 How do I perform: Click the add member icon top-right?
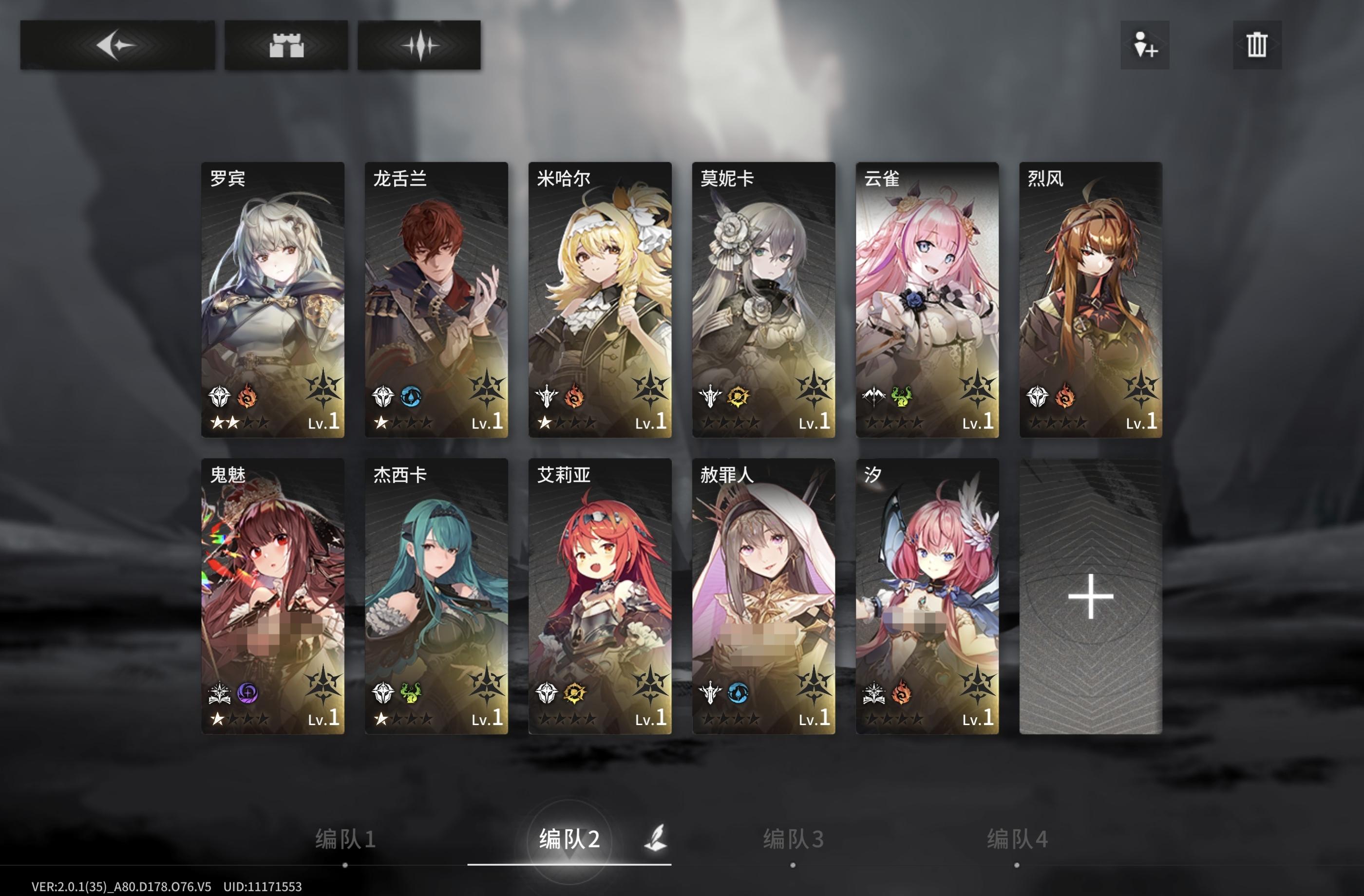point(1144,46)
